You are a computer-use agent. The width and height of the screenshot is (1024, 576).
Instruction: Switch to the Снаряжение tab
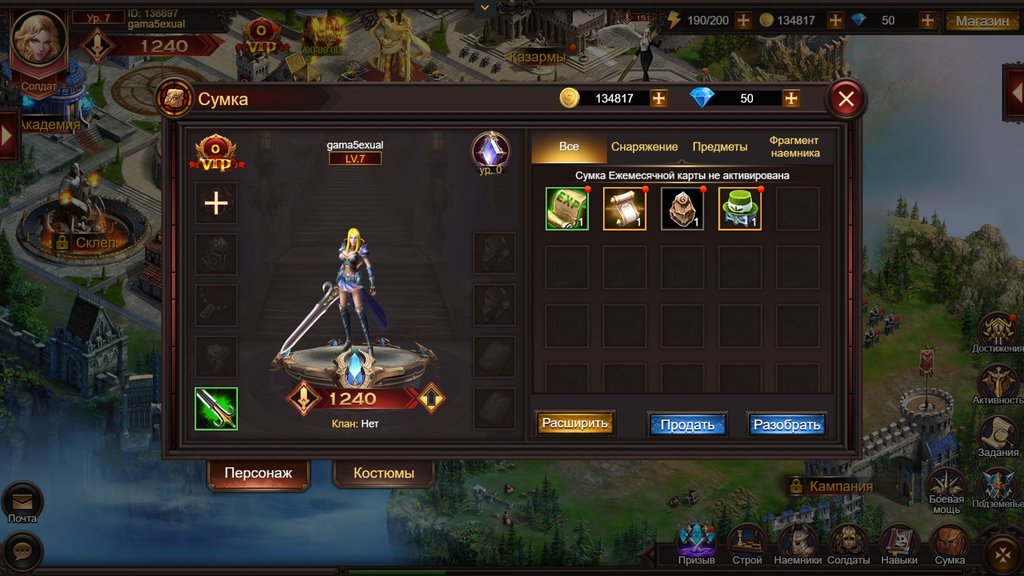(644, 147)
